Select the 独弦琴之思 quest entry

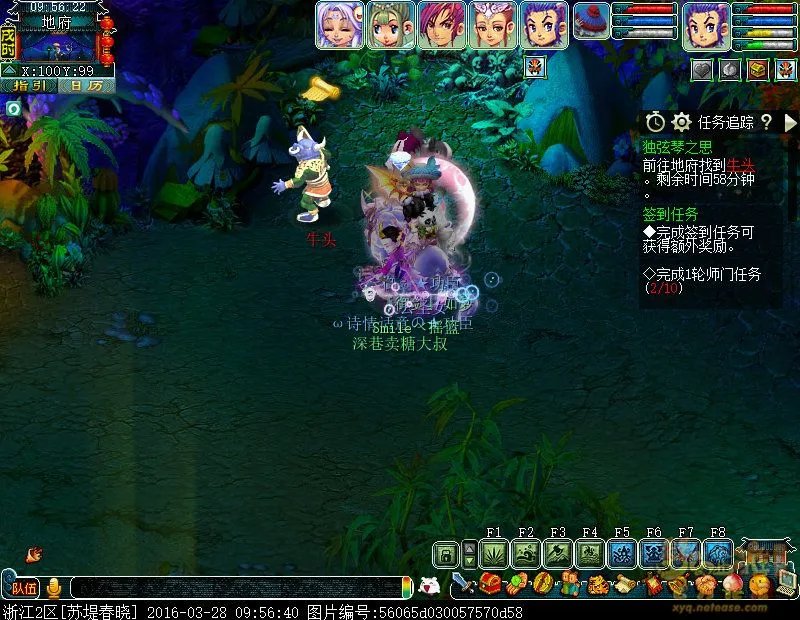[678, 147]
